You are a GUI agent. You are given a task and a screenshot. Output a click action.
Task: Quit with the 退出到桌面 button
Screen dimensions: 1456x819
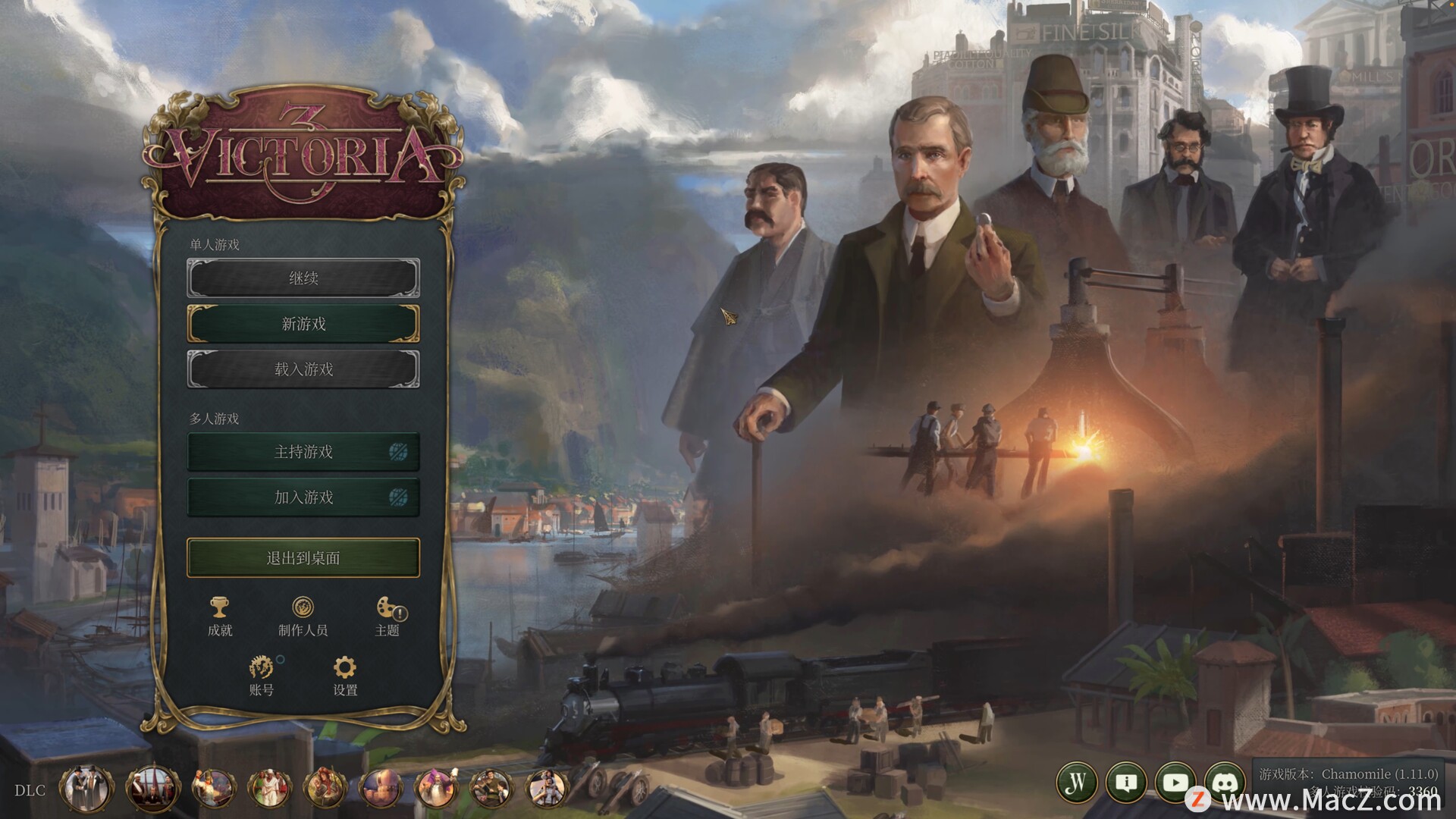303,558
